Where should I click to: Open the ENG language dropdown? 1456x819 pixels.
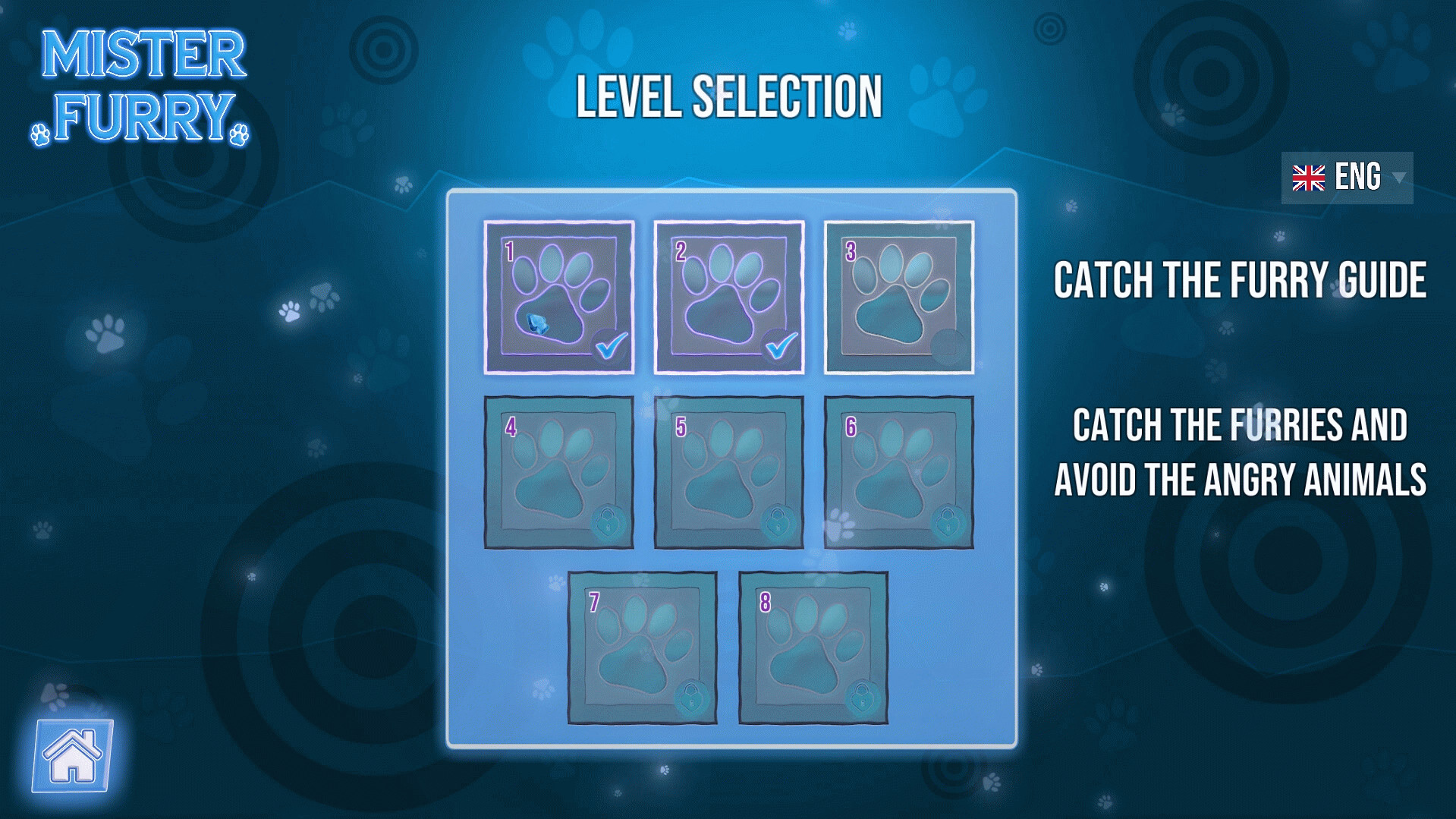pyautogui.click(x=1347, y=178)
